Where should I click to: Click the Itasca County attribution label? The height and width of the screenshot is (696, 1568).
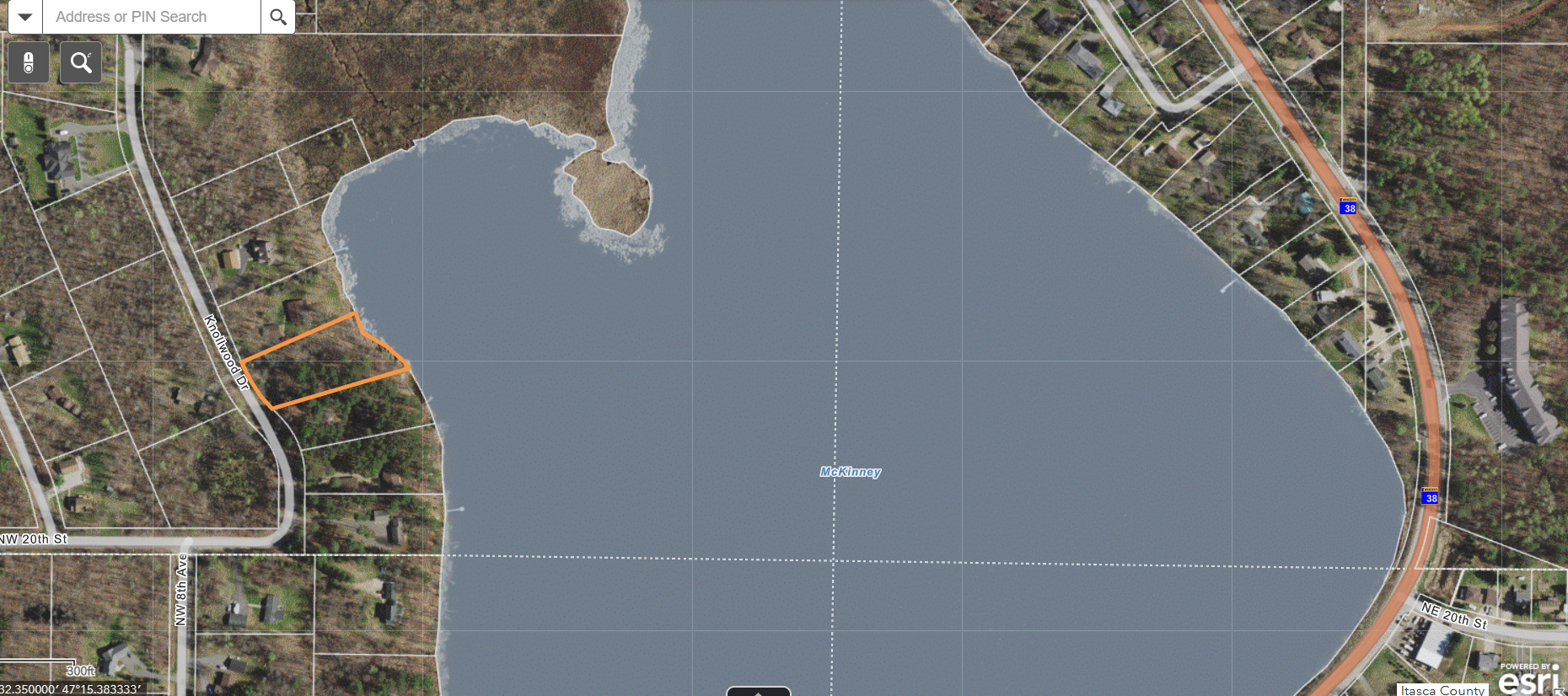click(1442, 690)
